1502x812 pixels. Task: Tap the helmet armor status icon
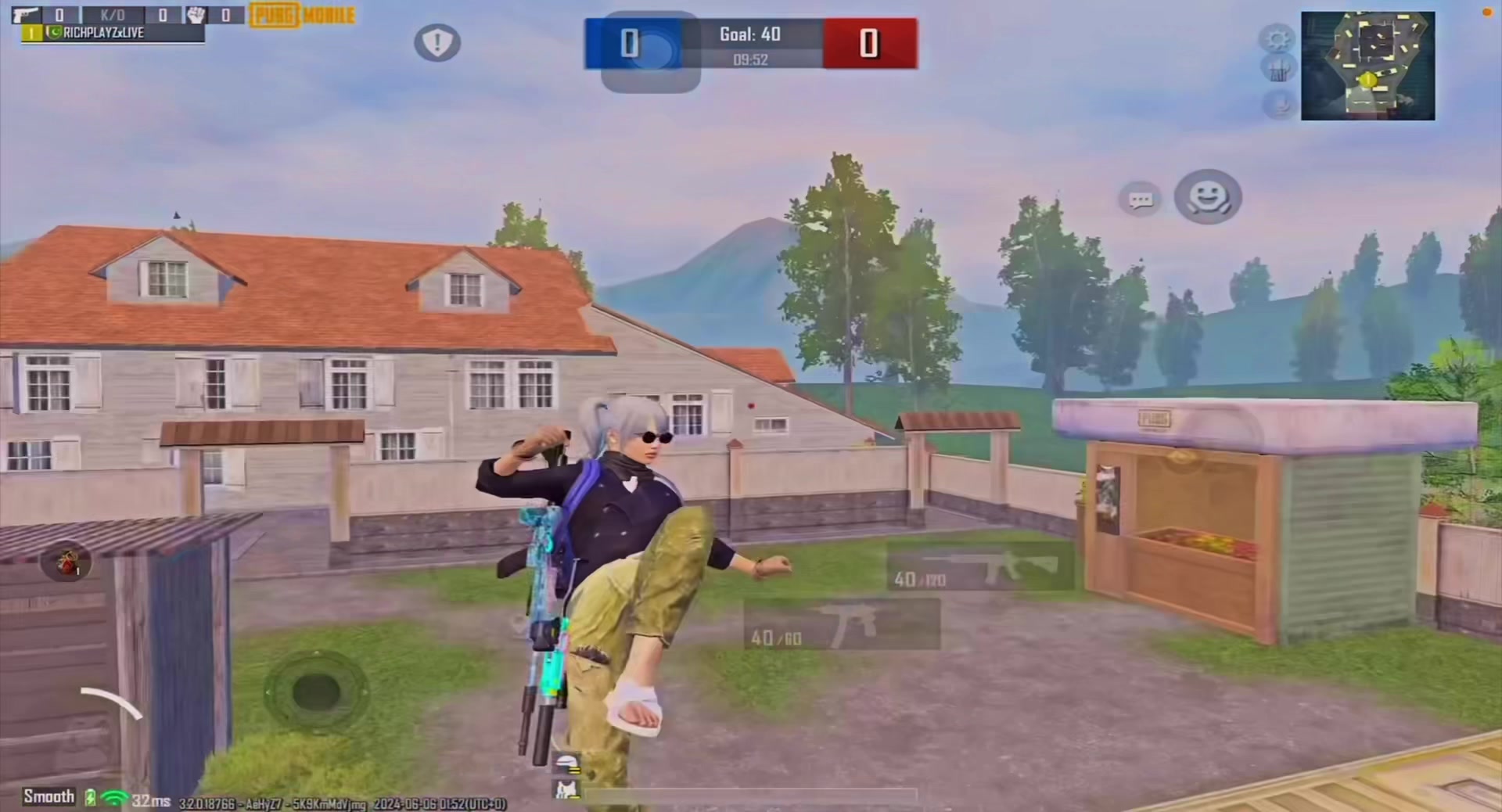click(x=566, y=762)
